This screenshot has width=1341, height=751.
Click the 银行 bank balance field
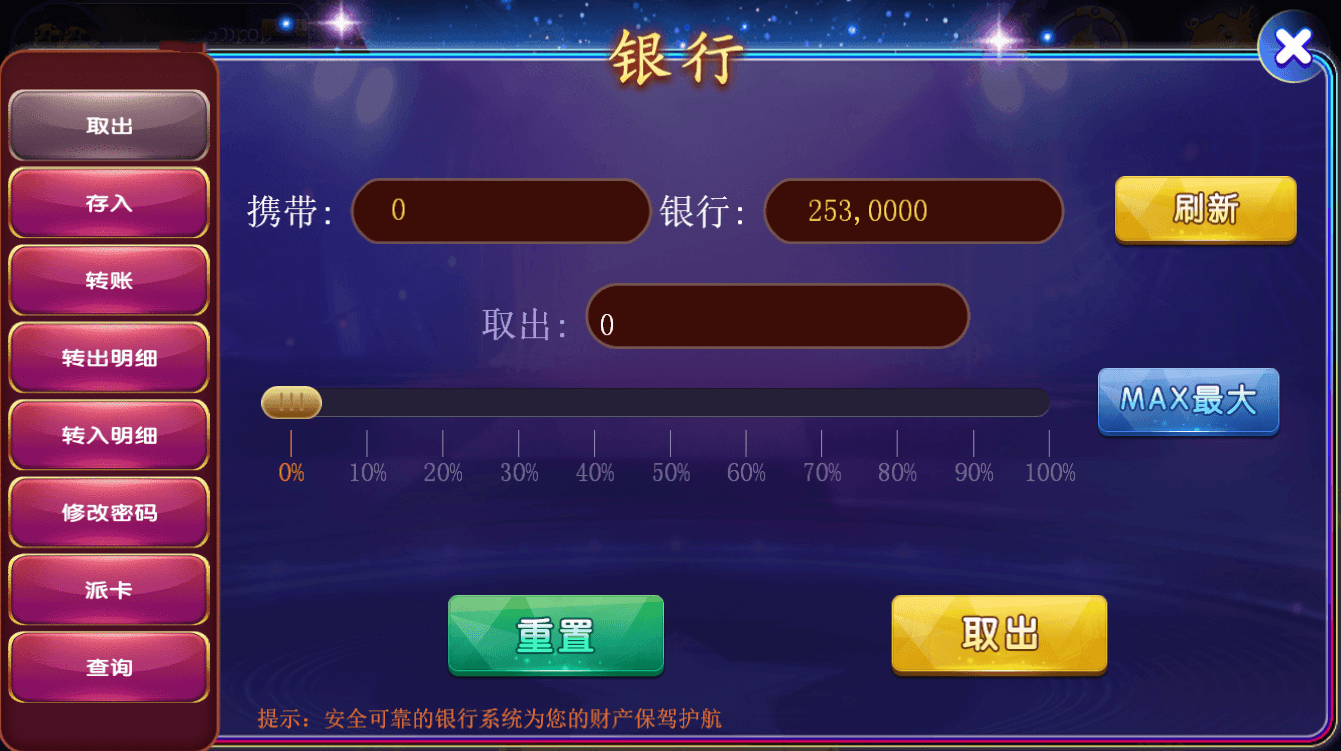click(913, 211)
